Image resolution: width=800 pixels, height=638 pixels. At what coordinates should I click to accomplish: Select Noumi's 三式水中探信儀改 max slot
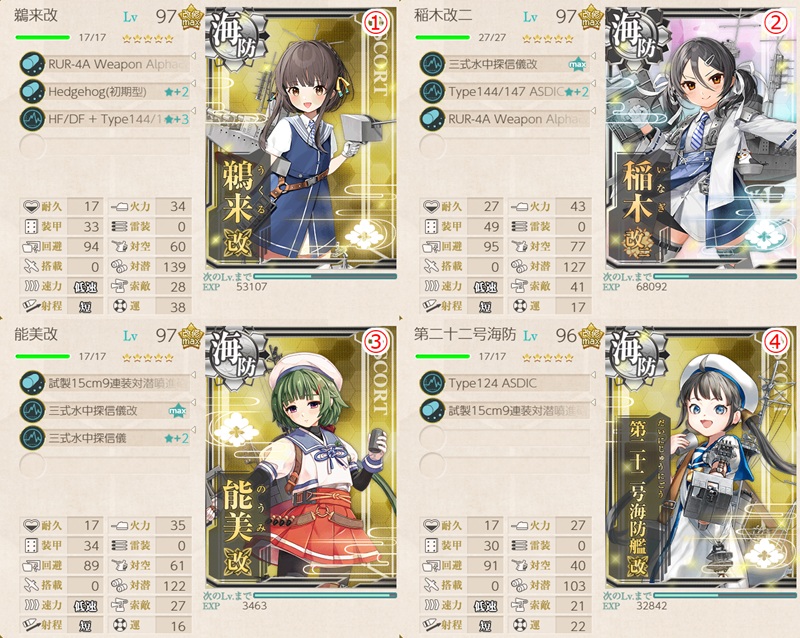(x=112, y=410)
